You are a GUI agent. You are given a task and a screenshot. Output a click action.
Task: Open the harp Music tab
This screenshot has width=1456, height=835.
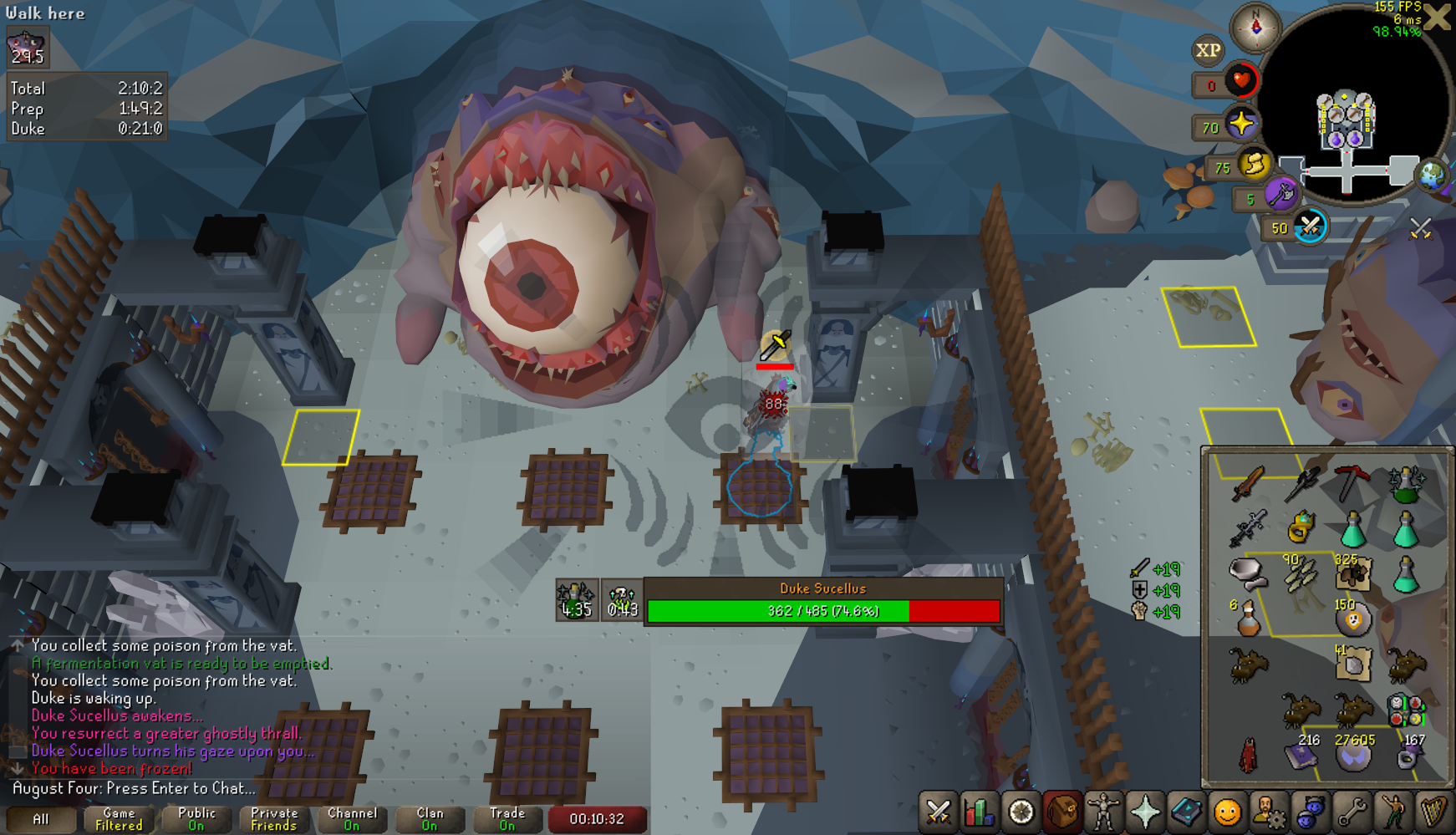[x=1433, y=812]
